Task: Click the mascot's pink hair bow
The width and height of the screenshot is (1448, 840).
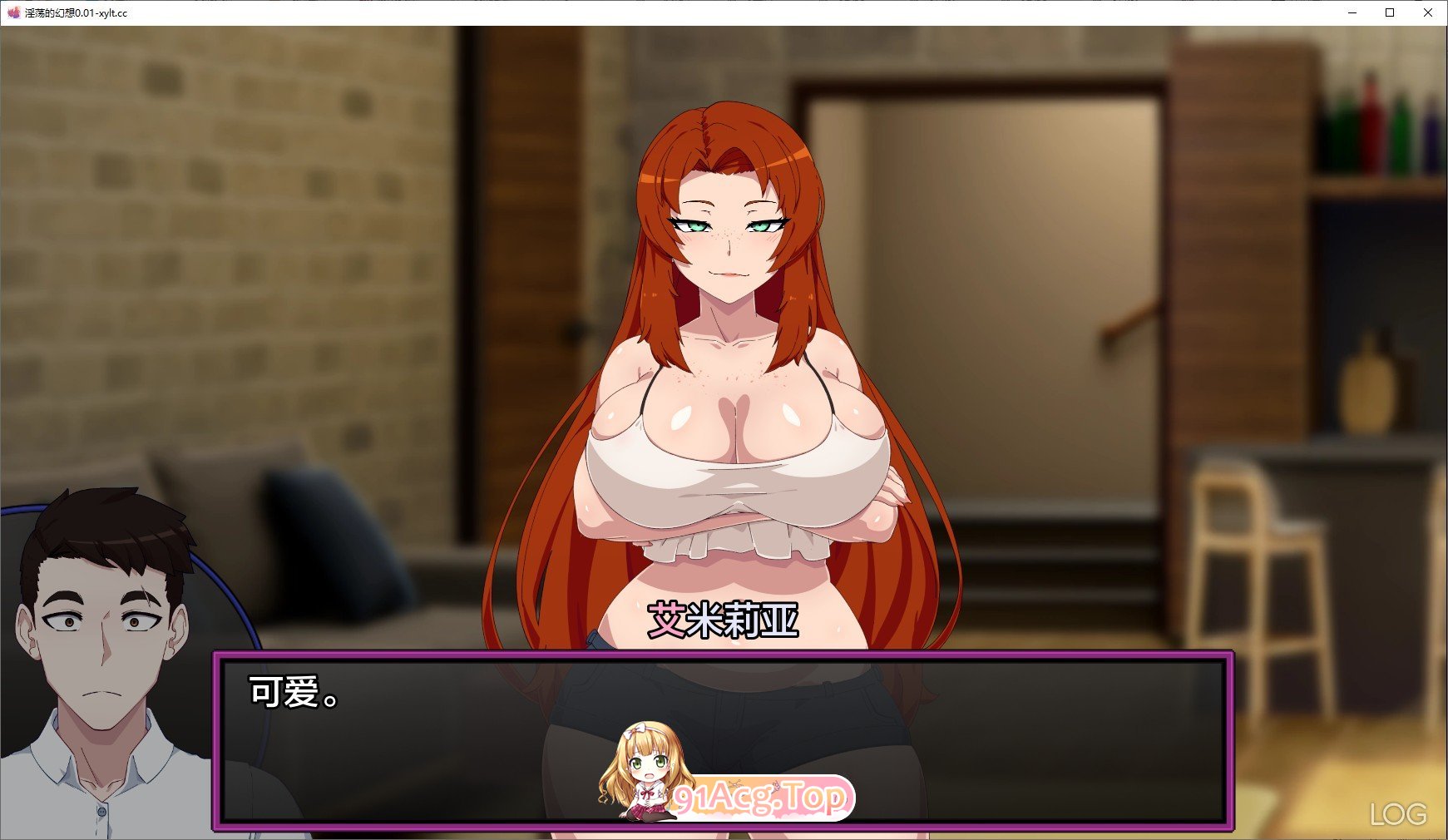Action: 636,730
